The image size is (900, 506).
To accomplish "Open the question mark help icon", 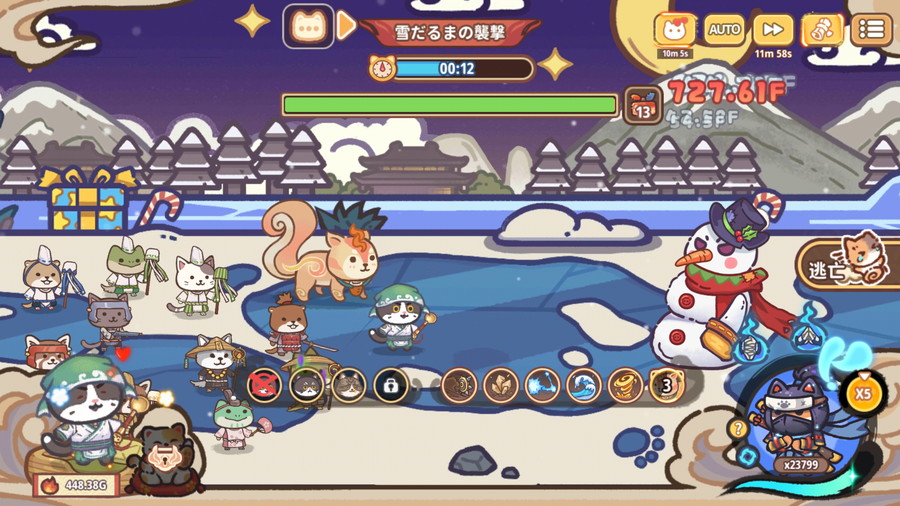I will pyautogui.click(x=739, y=428).
